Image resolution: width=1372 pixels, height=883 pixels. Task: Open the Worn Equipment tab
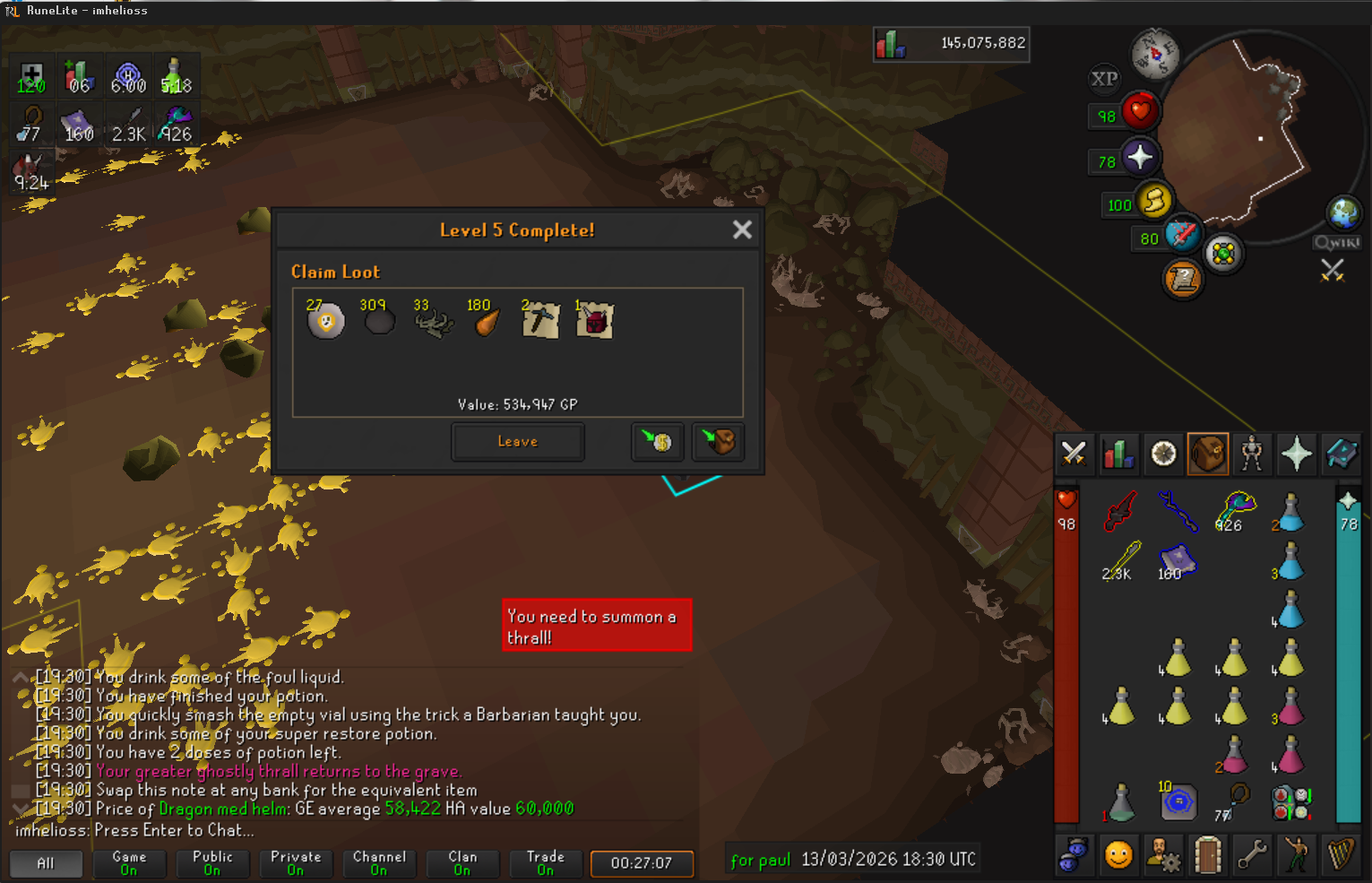(1252, 454)
